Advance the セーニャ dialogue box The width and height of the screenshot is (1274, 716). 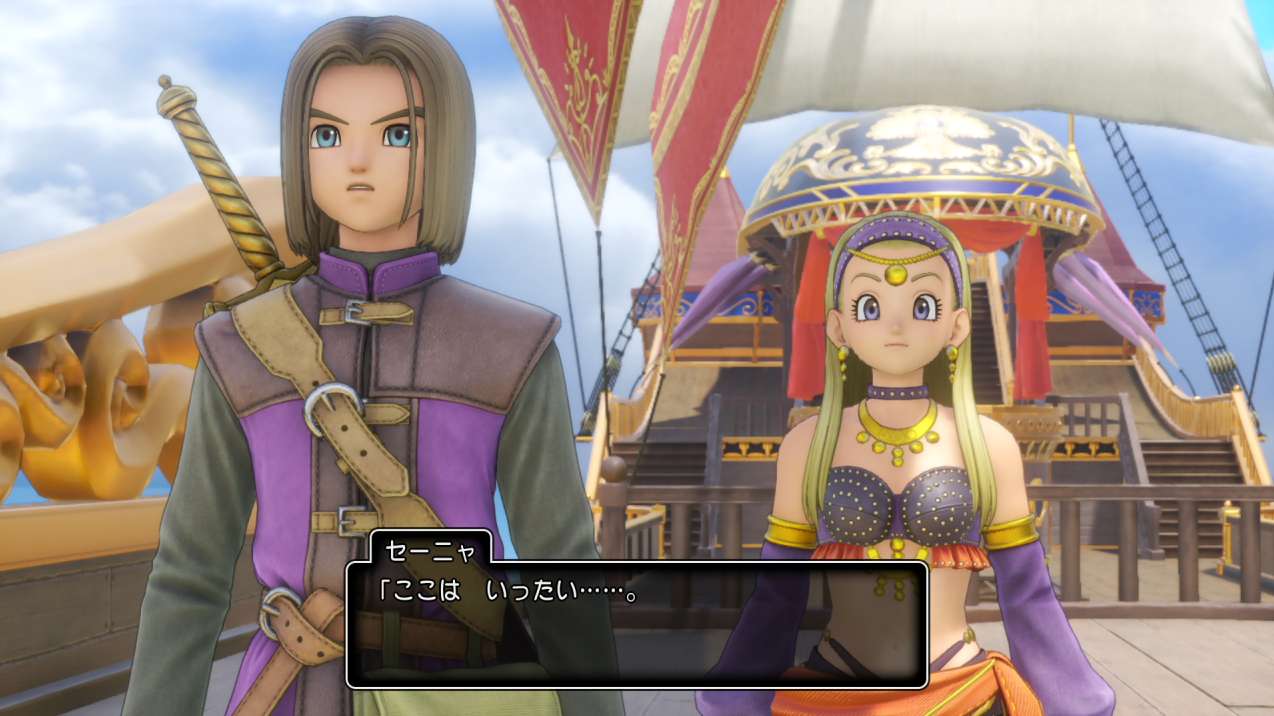636,624
